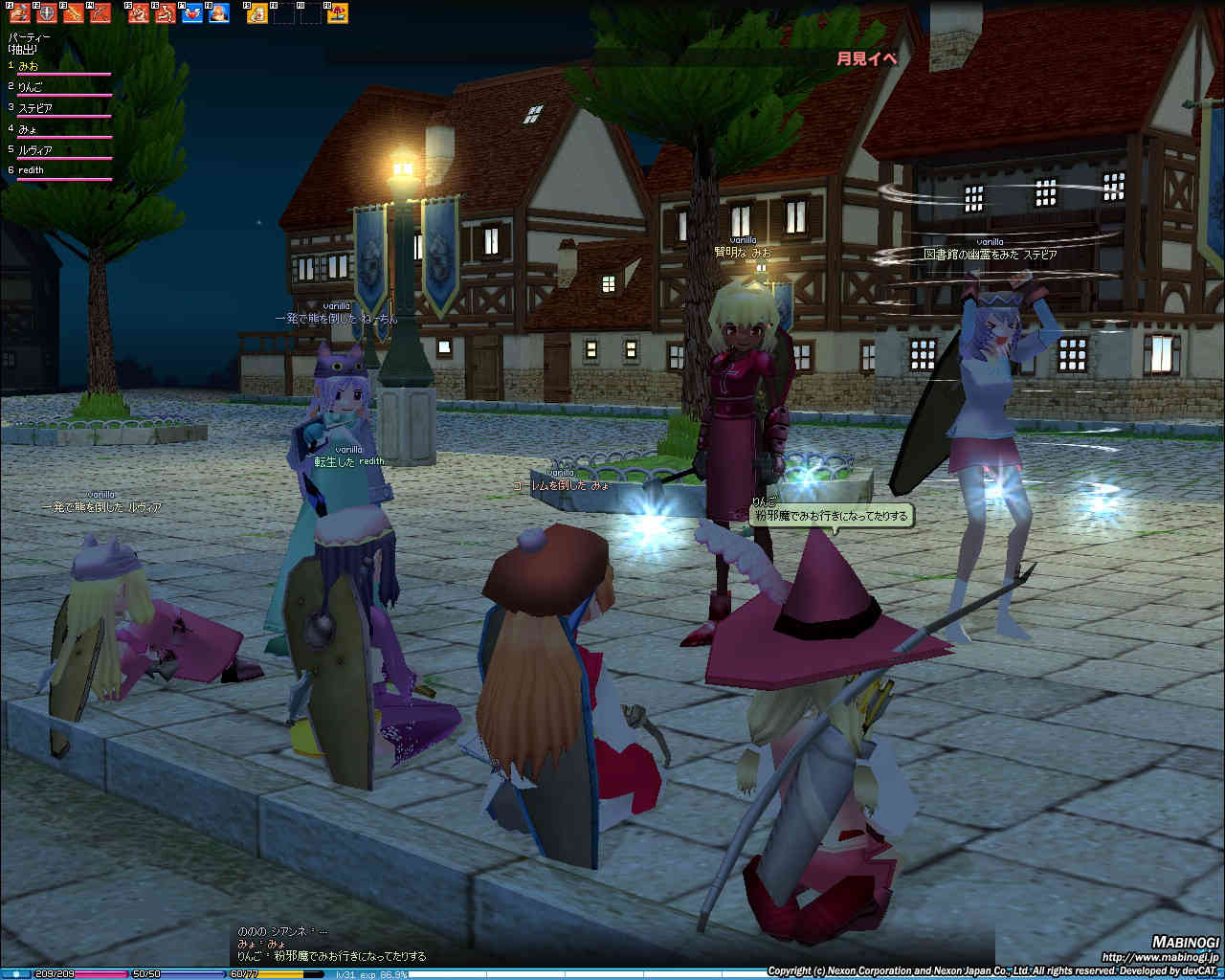Activate the F3 sword skill icon
The height and width of the screenshot is (980, 1225).
[x=73, y=13]
